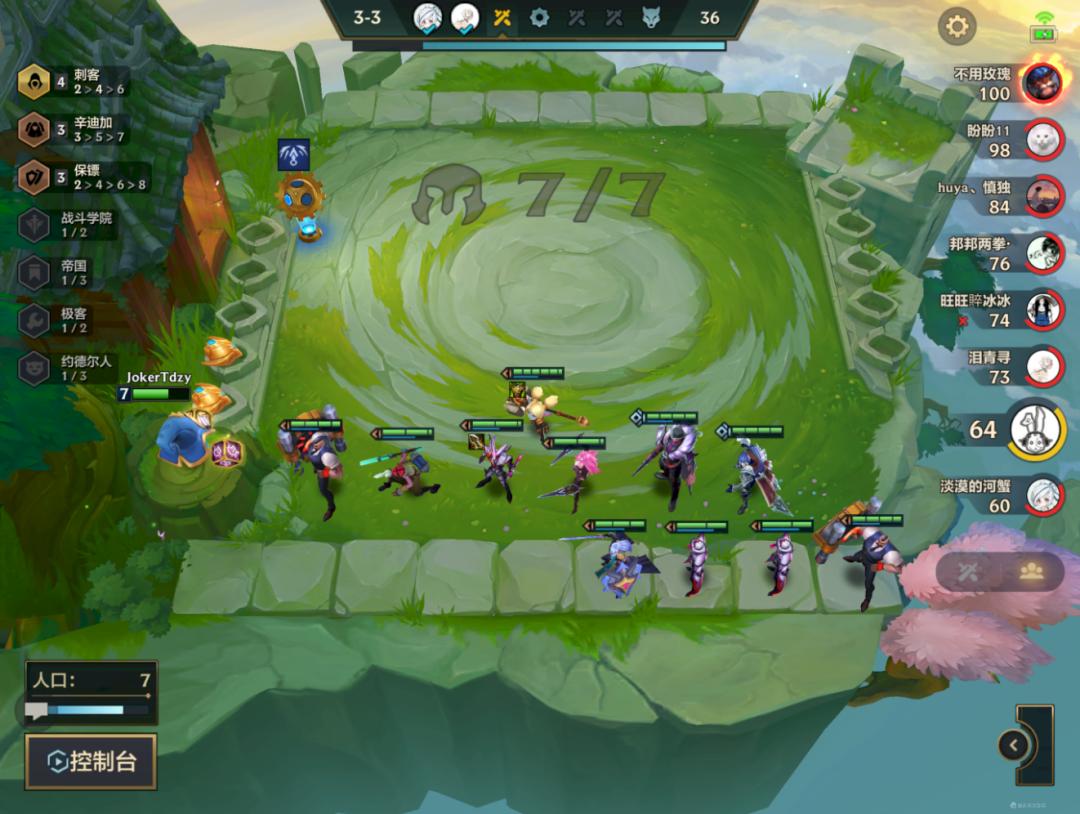View player 邦邦两拳's board
This screenshot has height=814, width=1080.
coord(1043,253)
